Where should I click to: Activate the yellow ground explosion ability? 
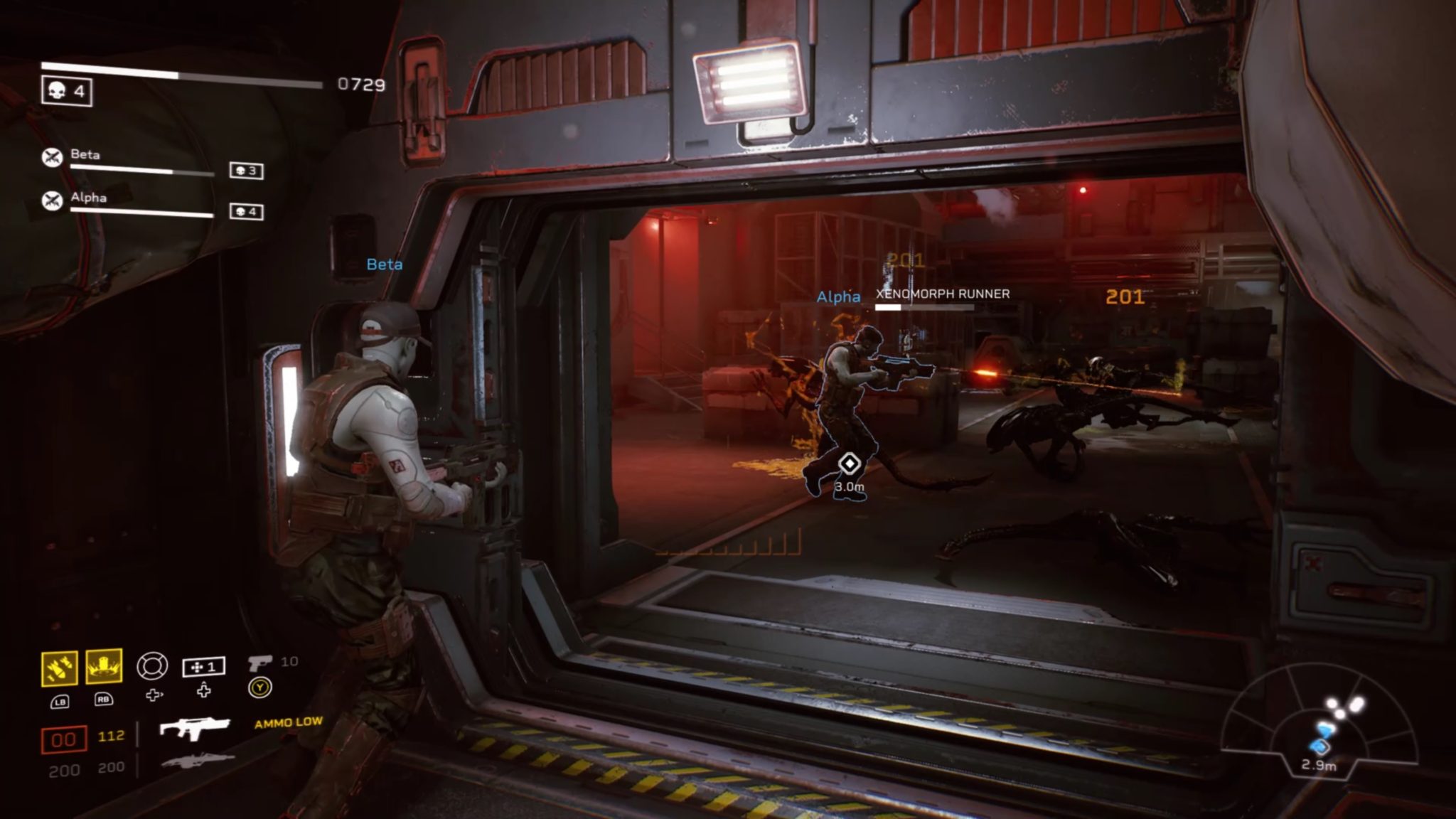tap(104, 667)
